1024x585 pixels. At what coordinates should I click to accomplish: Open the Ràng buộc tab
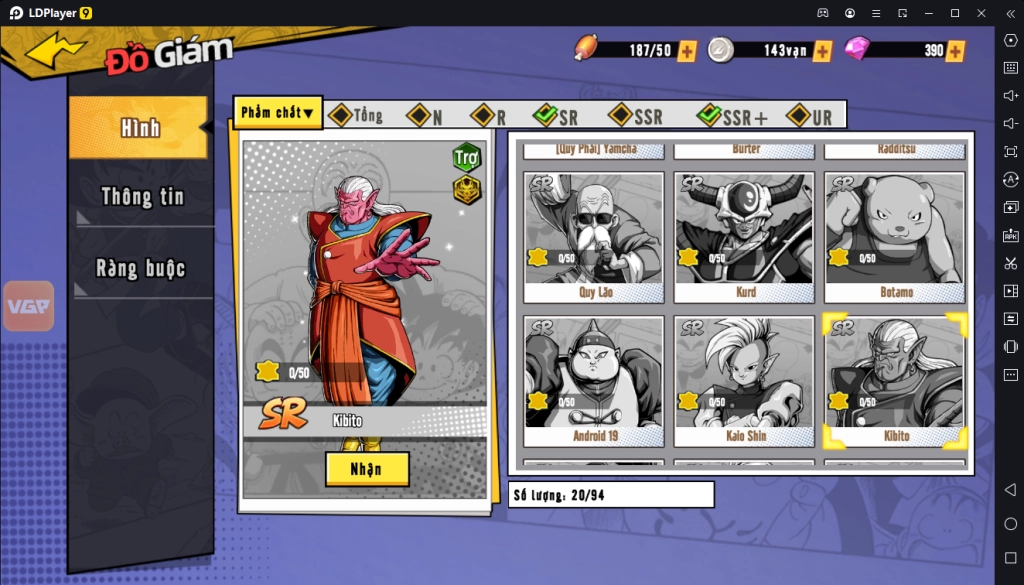coord(141,268)
